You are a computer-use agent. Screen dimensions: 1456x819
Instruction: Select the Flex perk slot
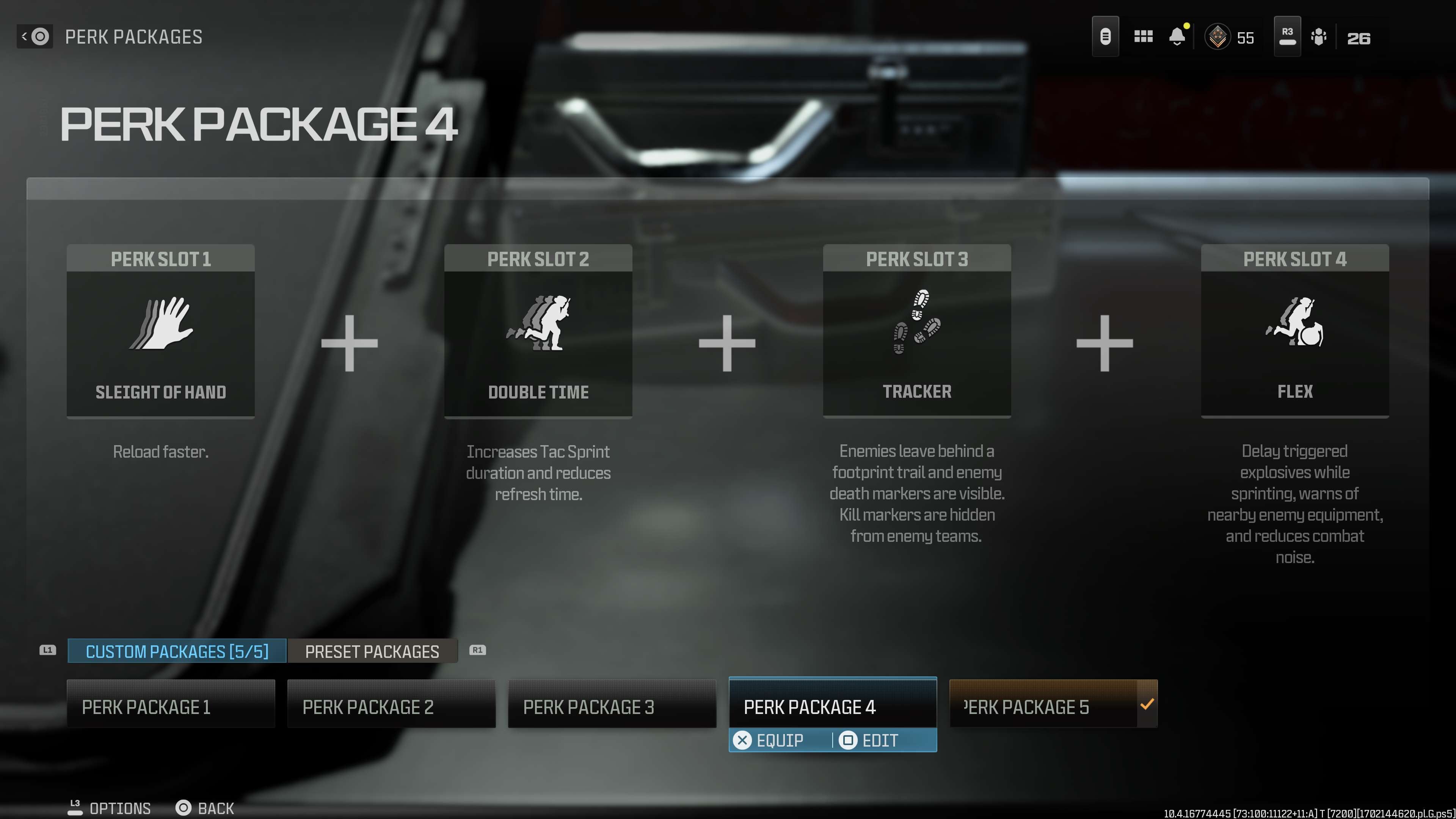click(x=1294, y=331)
